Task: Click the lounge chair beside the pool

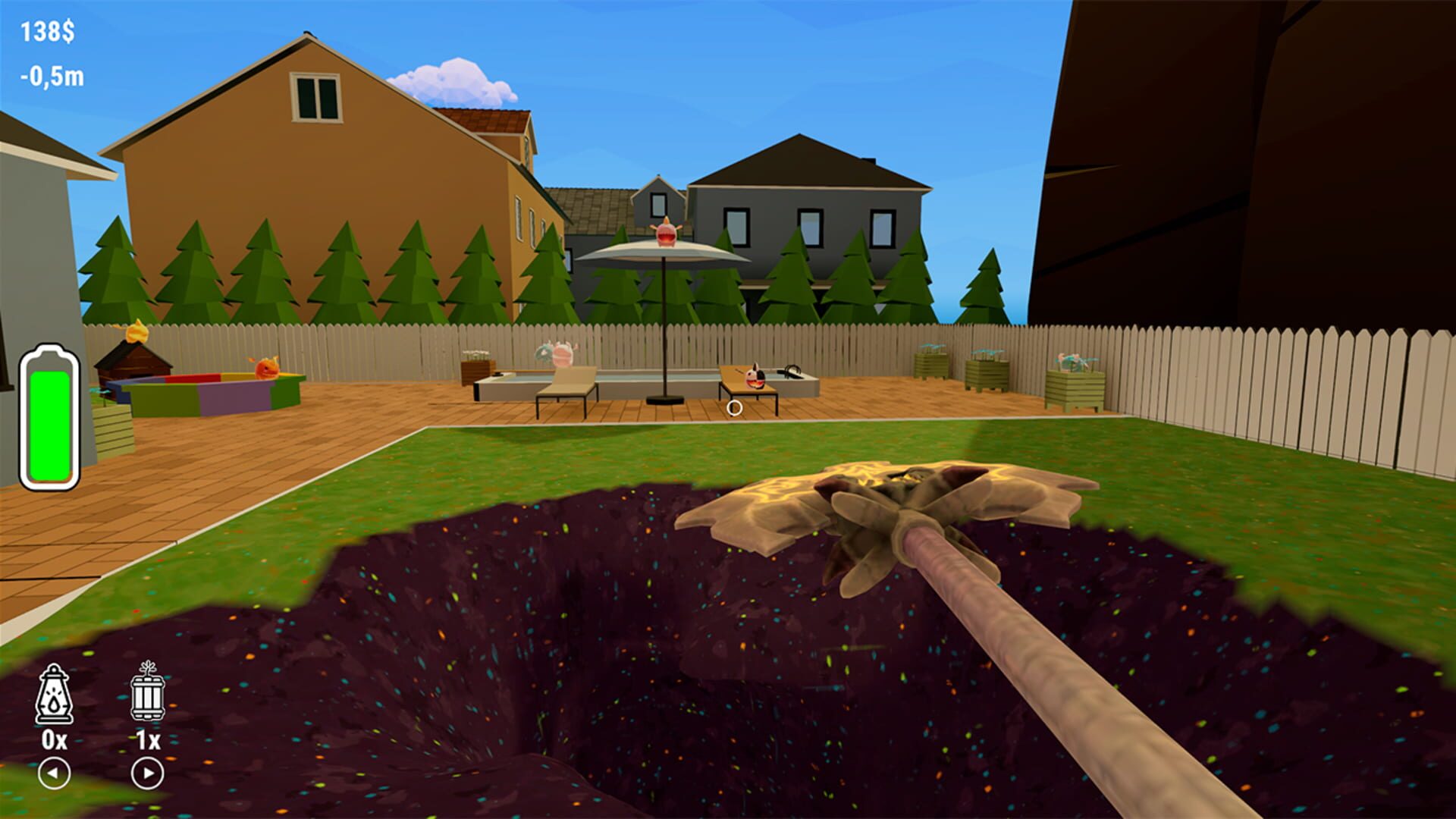Action: pos(565,387)
